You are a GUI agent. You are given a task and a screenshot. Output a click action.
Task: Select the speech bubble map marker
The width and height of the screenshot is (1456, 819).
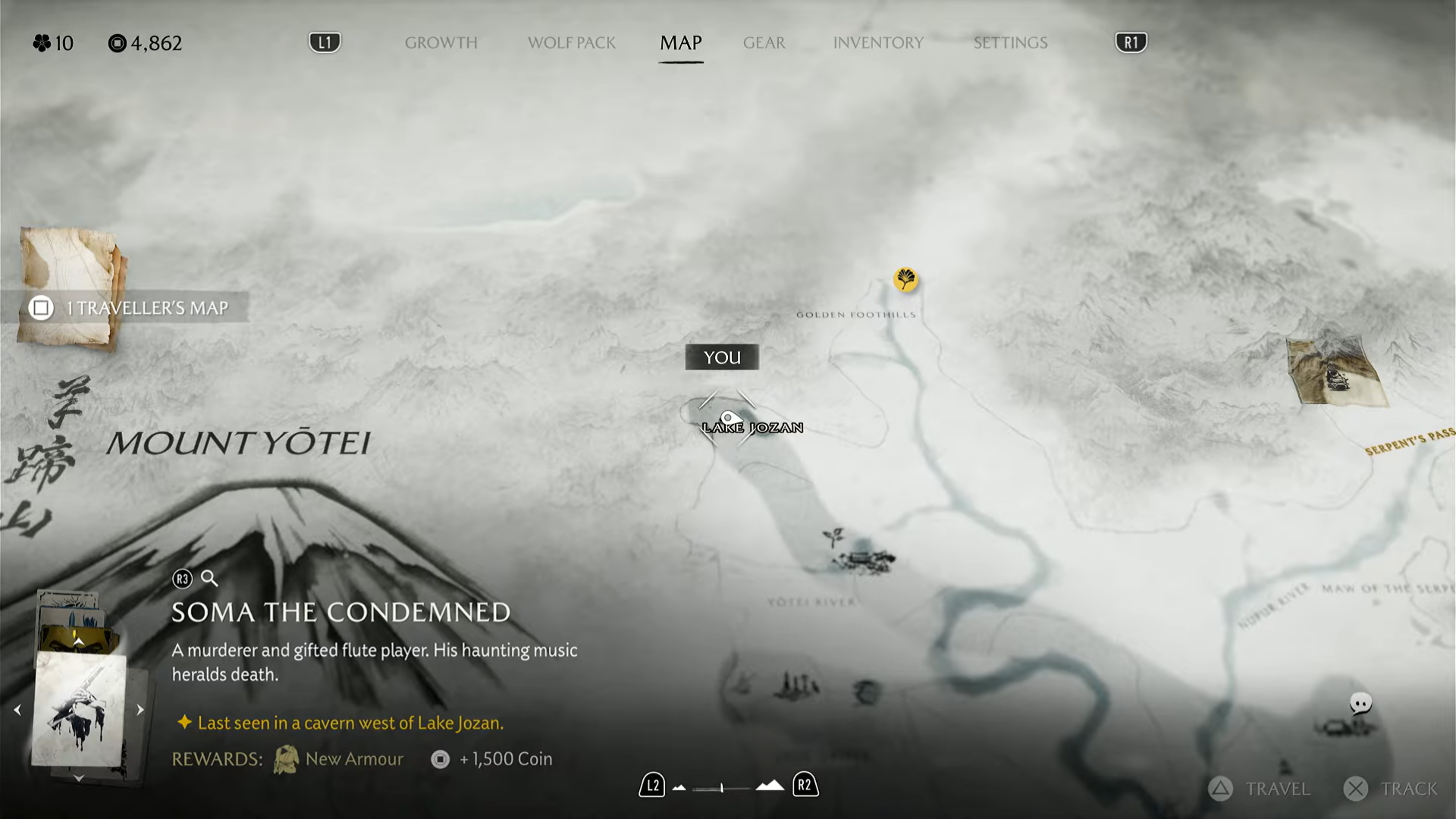point(1360,704)
